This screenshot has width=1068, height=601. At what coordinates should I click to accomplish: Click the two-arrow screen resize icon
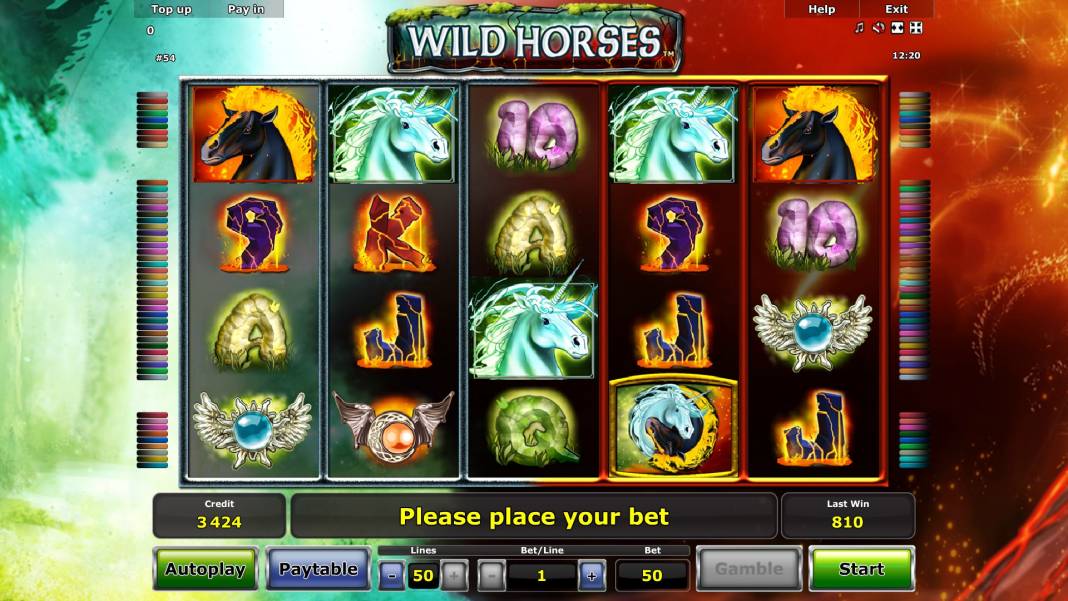(x=897, y=28)
